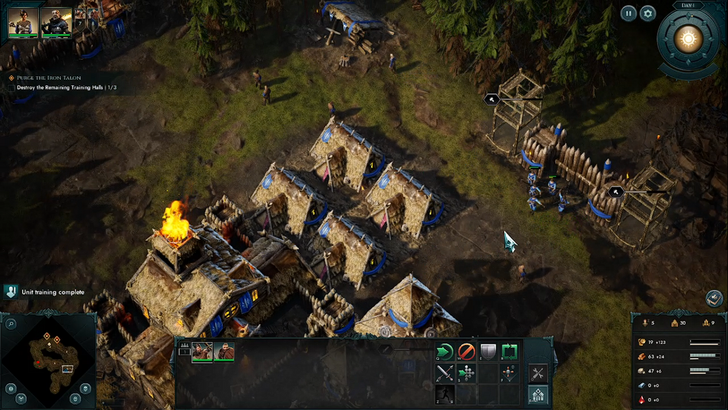
Task: Choose the crossed swords attack command
Action: coord(445,374)
